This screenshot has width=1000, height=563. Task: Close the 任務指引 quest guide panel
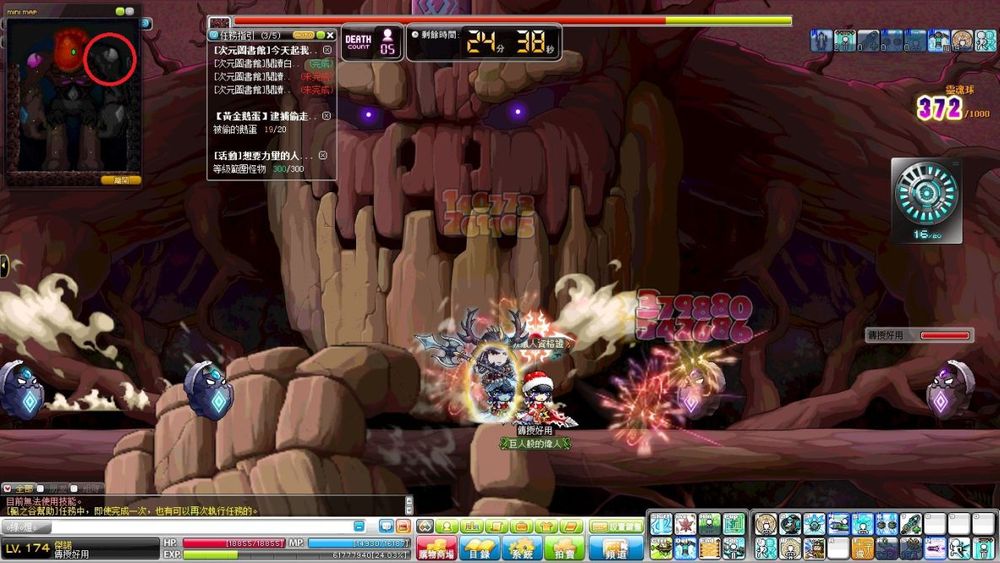(331, 35)
